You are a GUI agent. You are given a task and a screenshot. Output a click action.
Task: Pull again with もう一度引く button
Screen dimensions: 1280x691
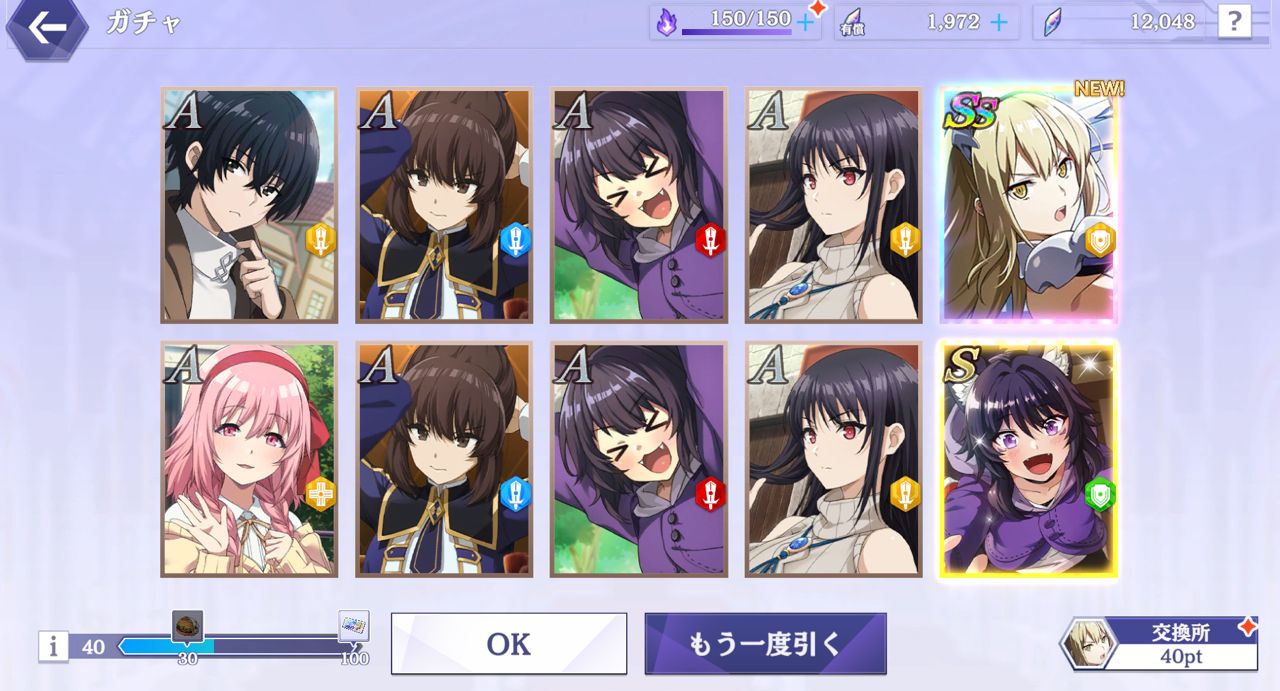pos(765,643)
